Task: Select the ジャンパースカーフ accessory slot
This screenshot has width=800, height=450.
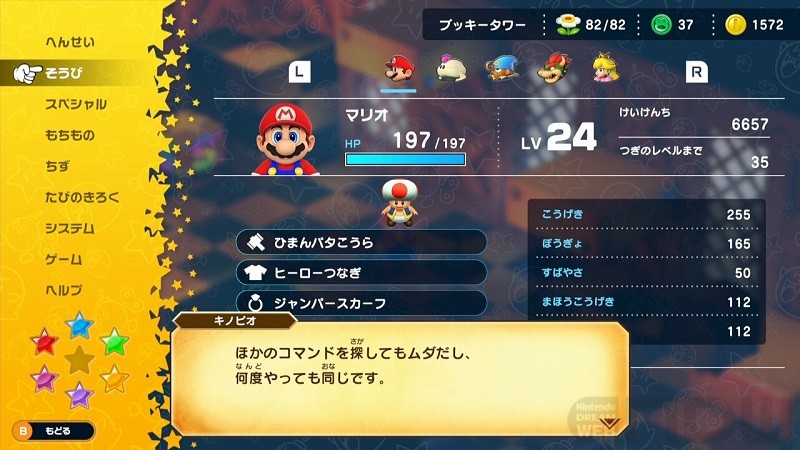Action: [x=362, y=302]
